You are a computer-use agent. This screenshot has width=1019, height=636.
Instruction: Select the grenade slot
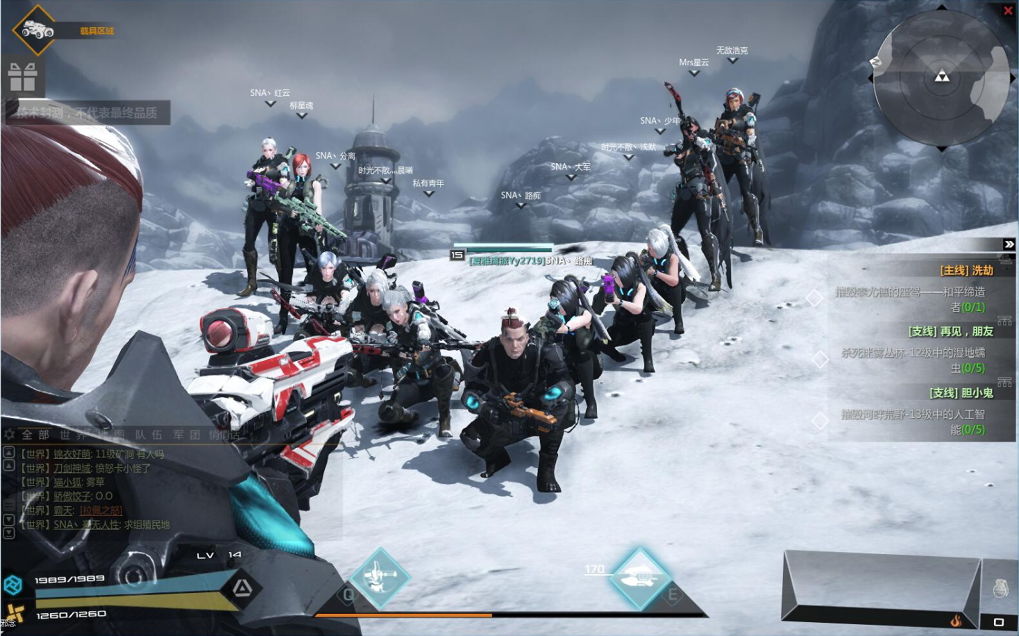pos(999,592)
